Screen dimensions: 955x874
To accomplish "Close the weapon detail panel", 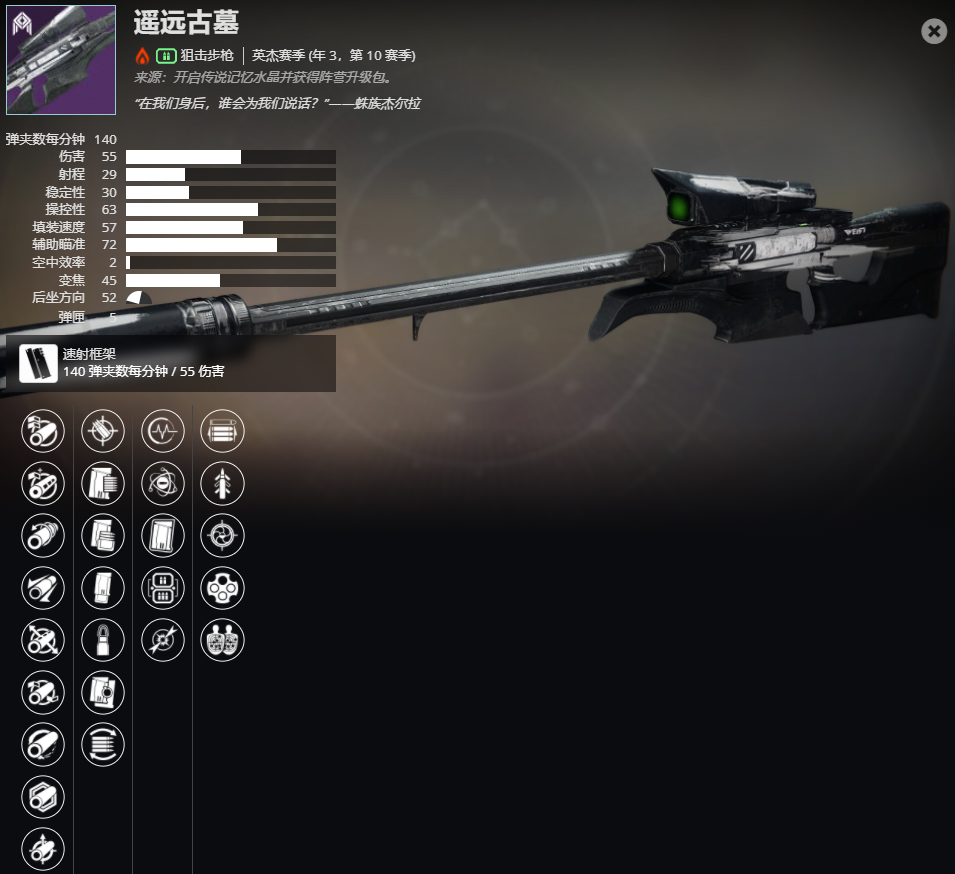I will (x=933, y=31).
